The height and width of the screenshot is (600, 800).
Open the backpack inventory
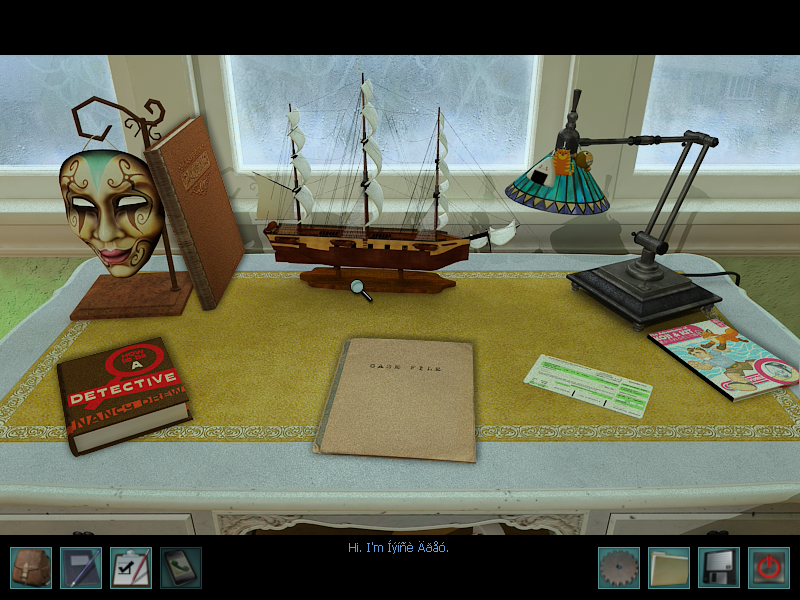coord(31,567)
